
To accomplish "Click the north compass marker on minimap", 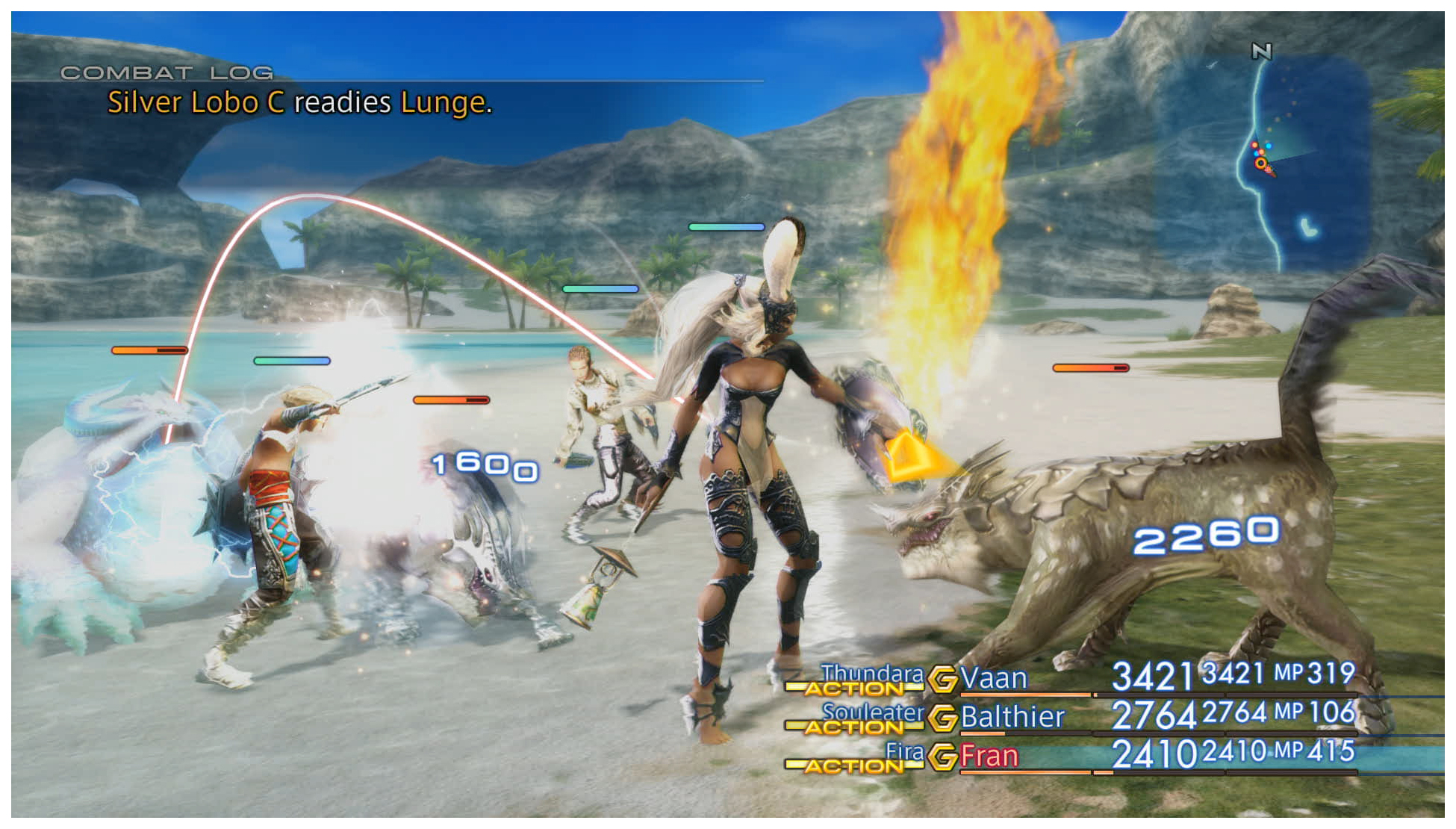I will tap(1261, 51).
